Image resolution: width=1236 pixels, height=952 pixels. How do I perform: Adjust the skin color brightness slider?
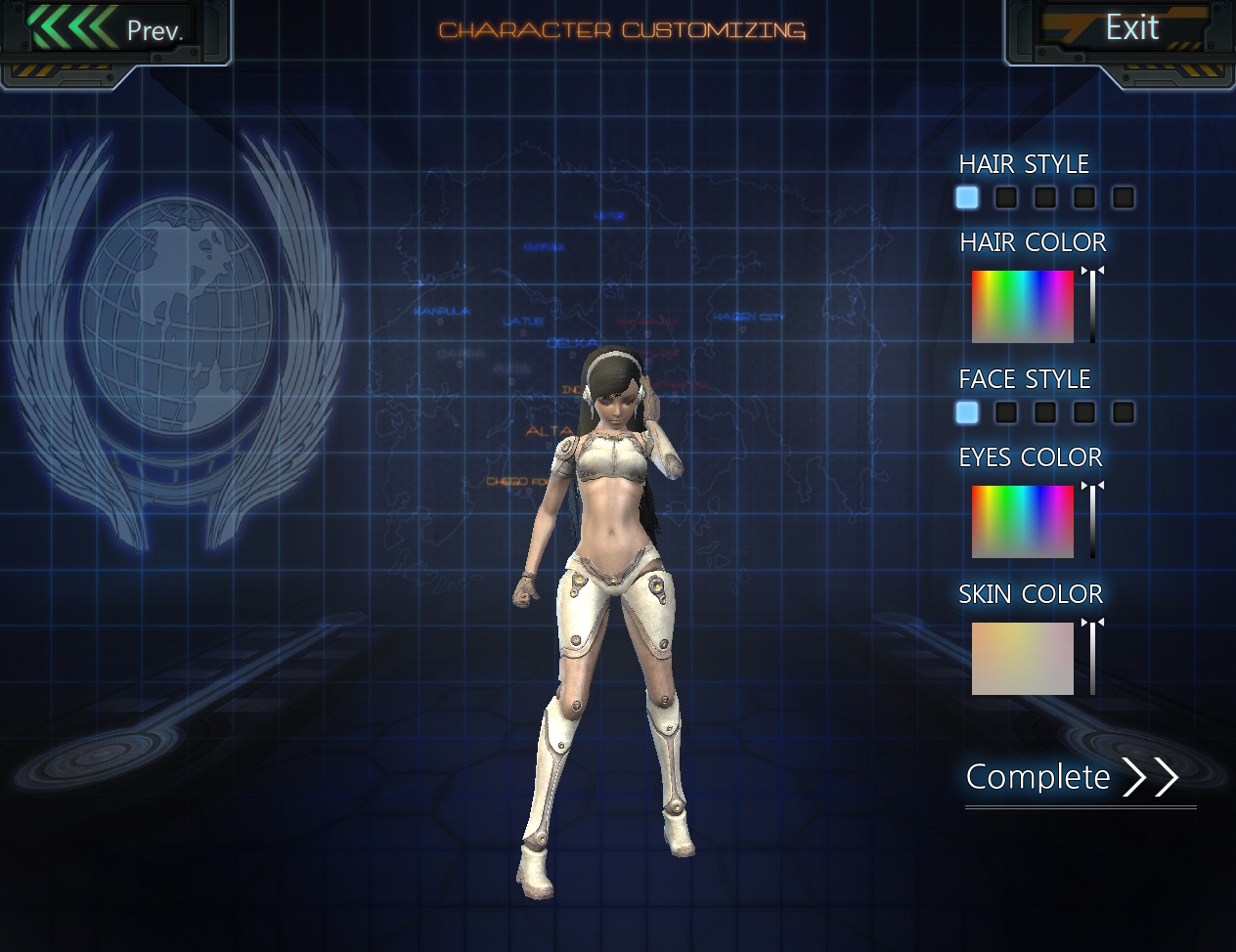pos(1092,659)
